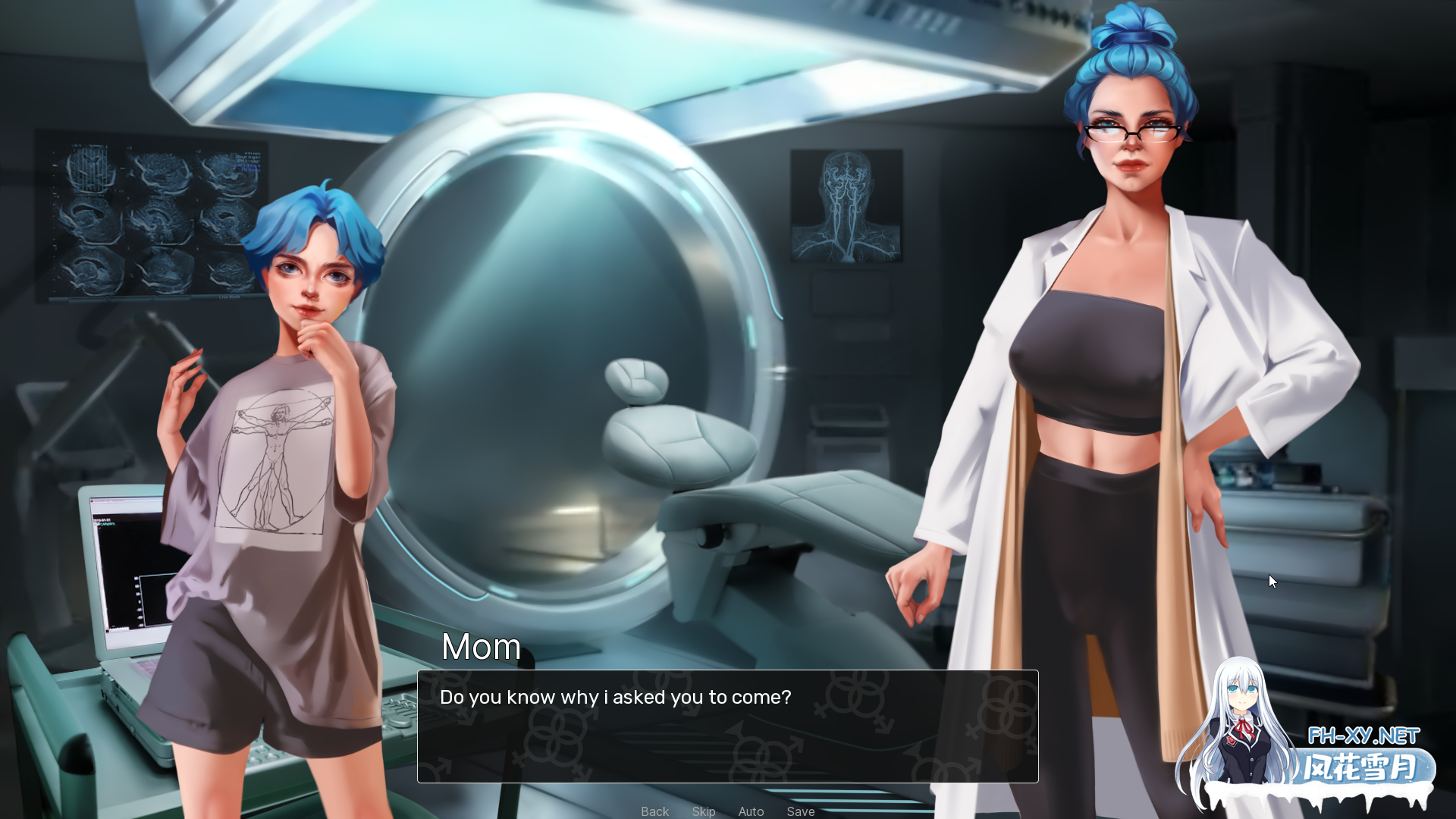Enable Auto dialogue mode

(x=751, y=811)
